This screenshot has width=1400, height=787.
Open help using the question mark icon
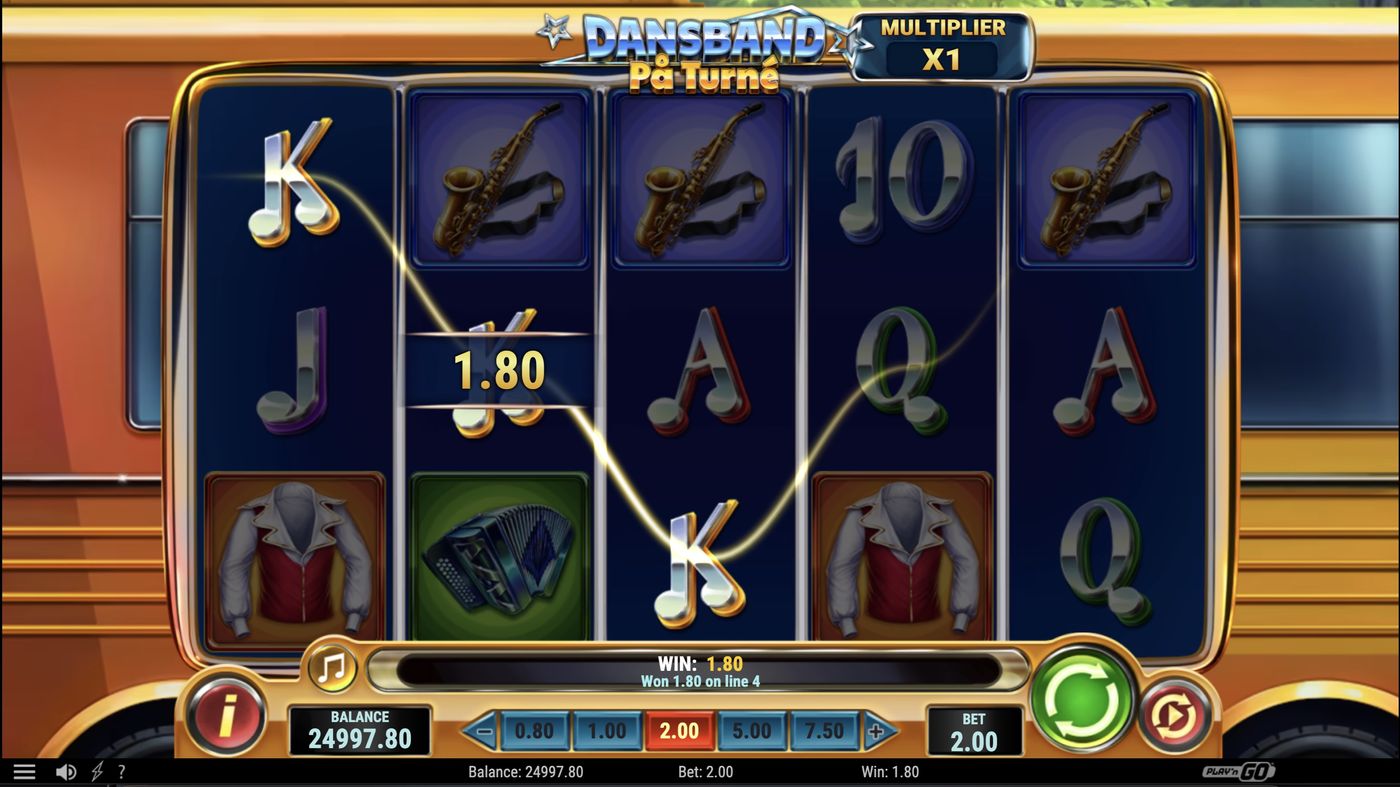point(121,770)
